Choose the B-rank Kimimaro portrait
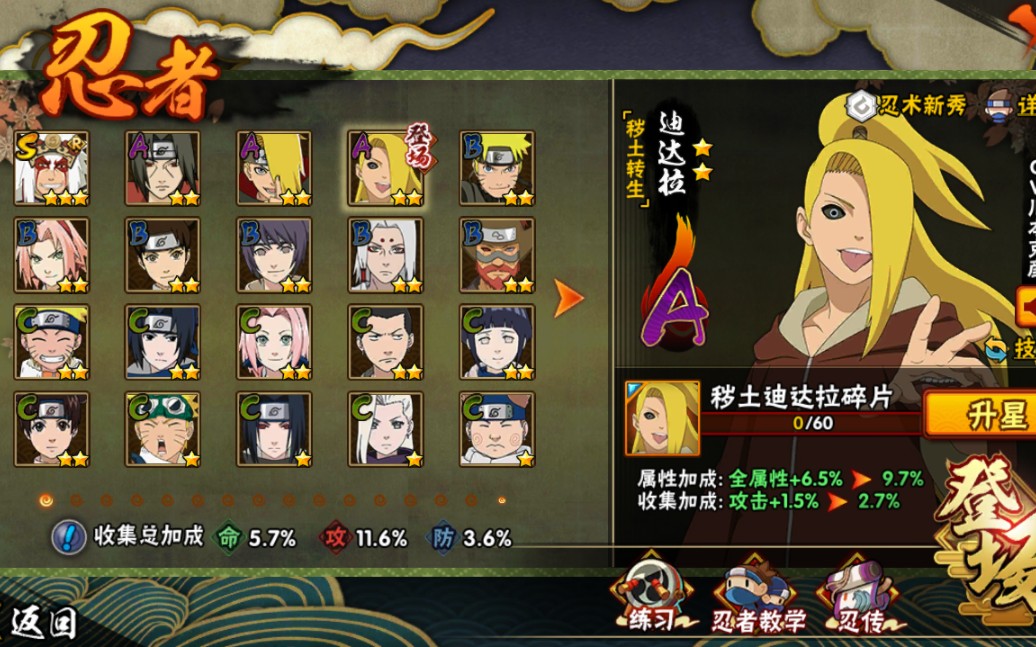The image size is (1036, 647). [x=385, y=255]
